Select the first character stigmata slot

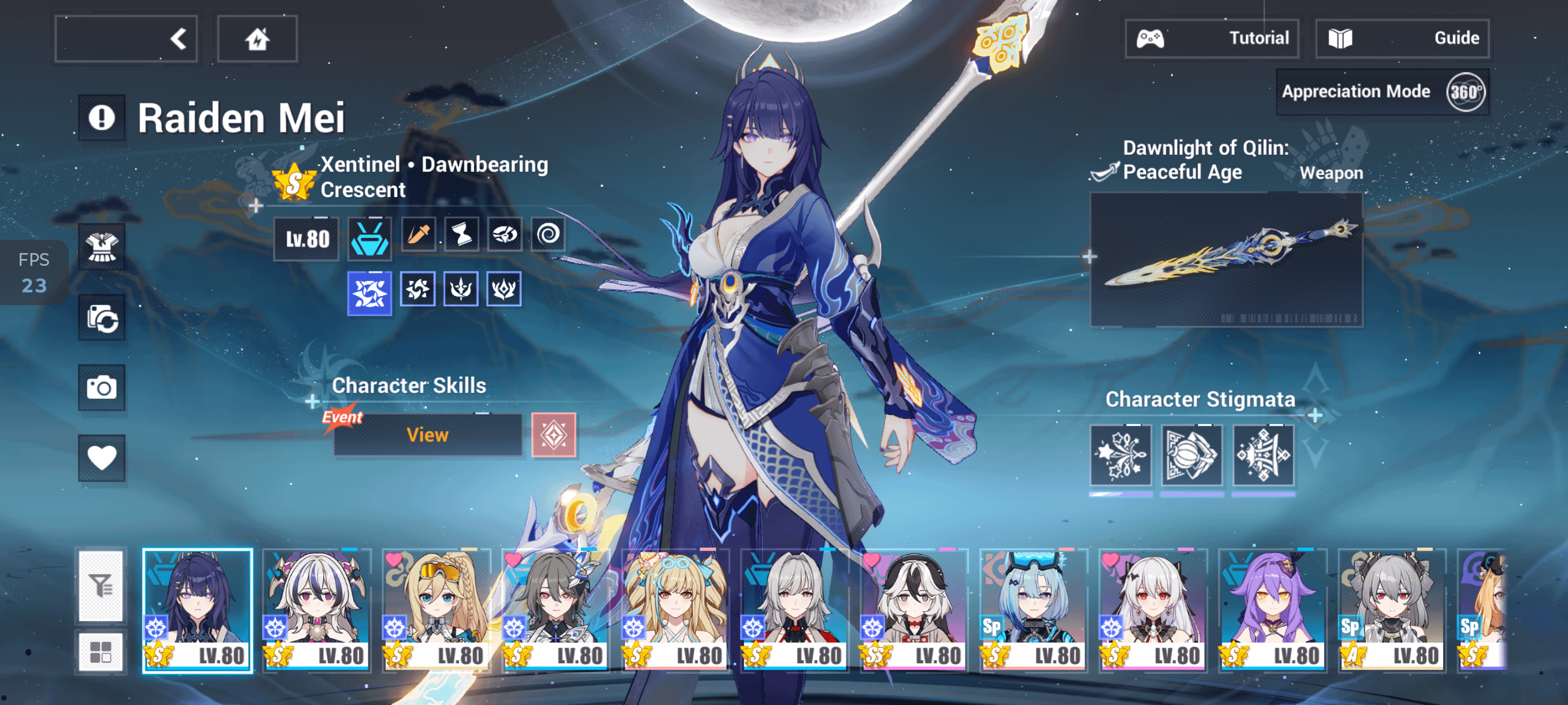coord(1120,455)
